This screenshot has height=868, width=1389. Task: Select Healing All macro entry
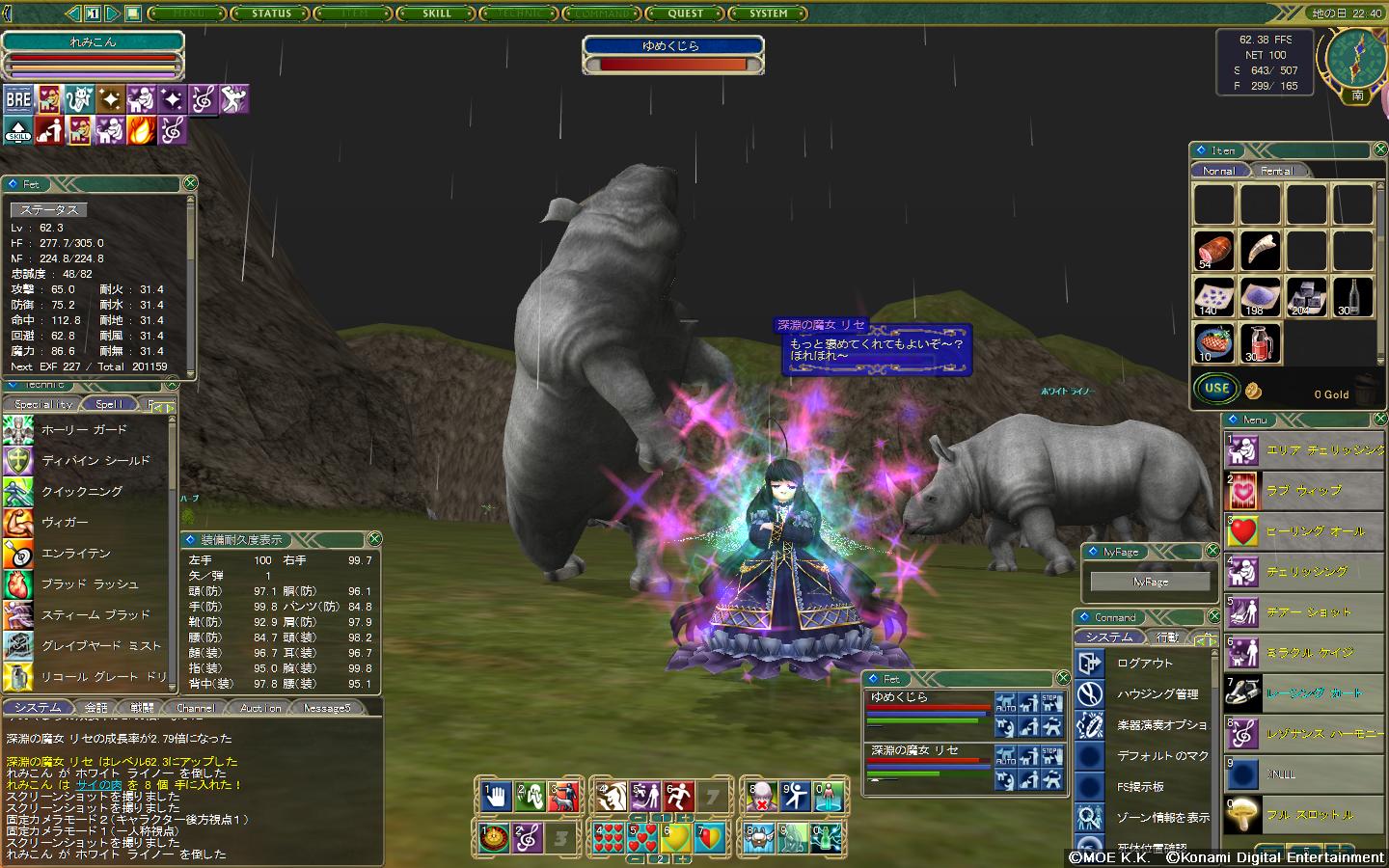pyautogui.click(x=1315, y=531)
